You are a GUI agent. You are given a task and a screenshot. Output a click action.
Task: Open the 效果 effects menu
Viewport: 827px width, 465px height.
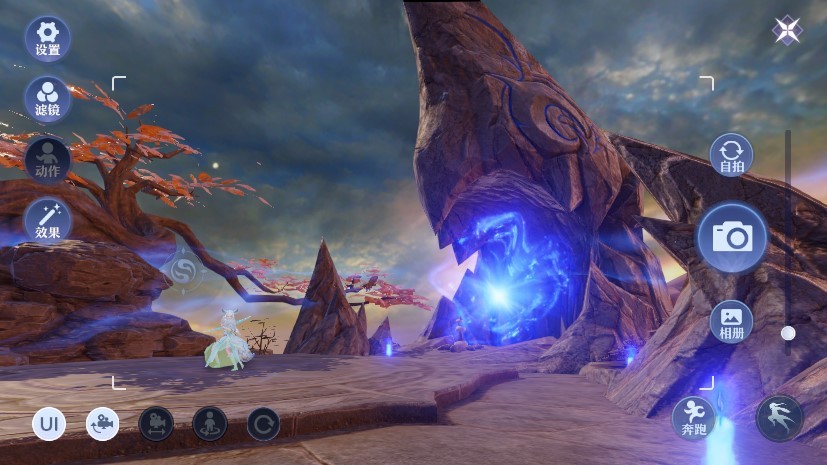(x=47, y=220)
